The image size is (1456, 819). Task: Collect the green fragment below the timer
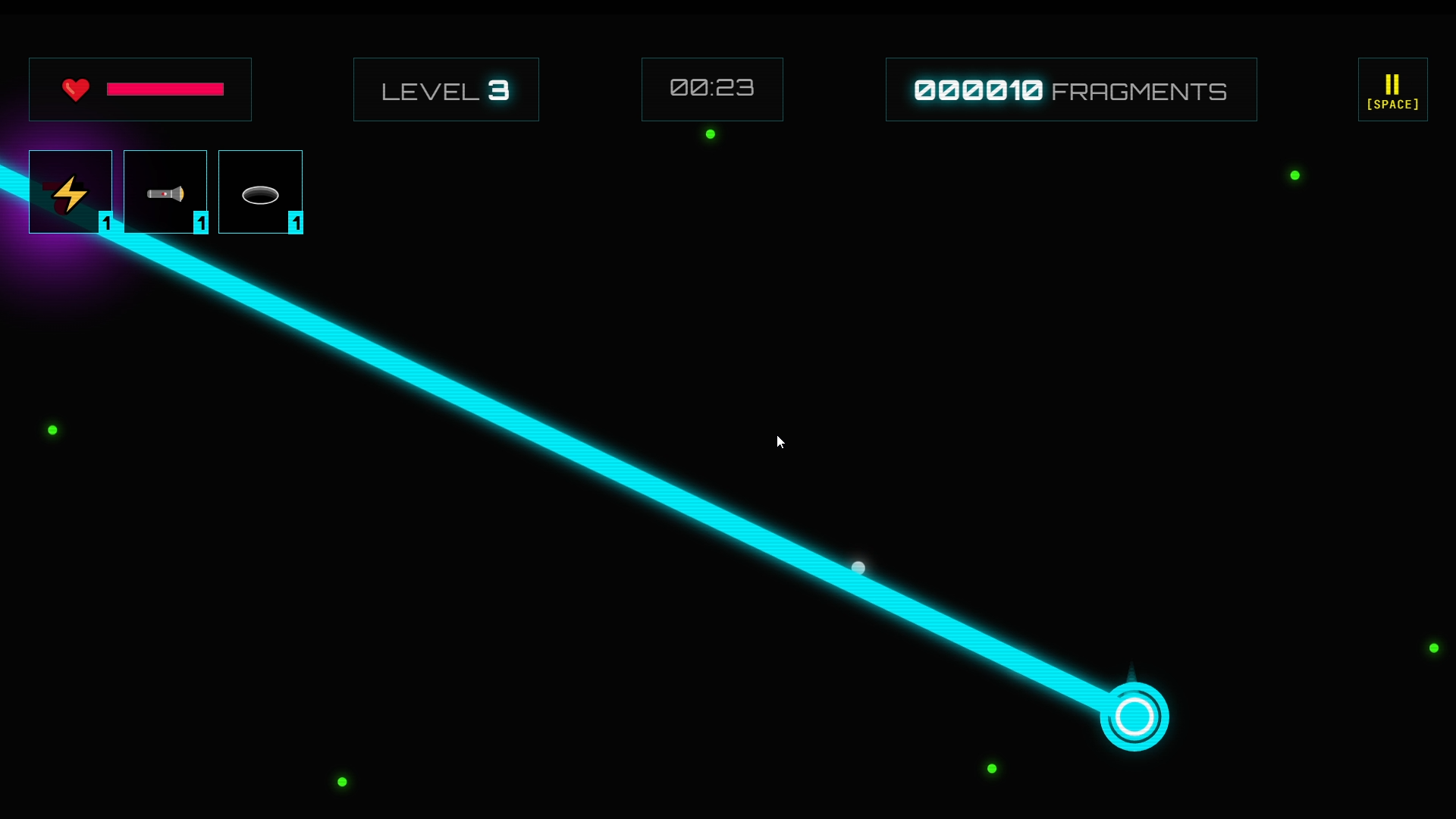coord(709,133)
